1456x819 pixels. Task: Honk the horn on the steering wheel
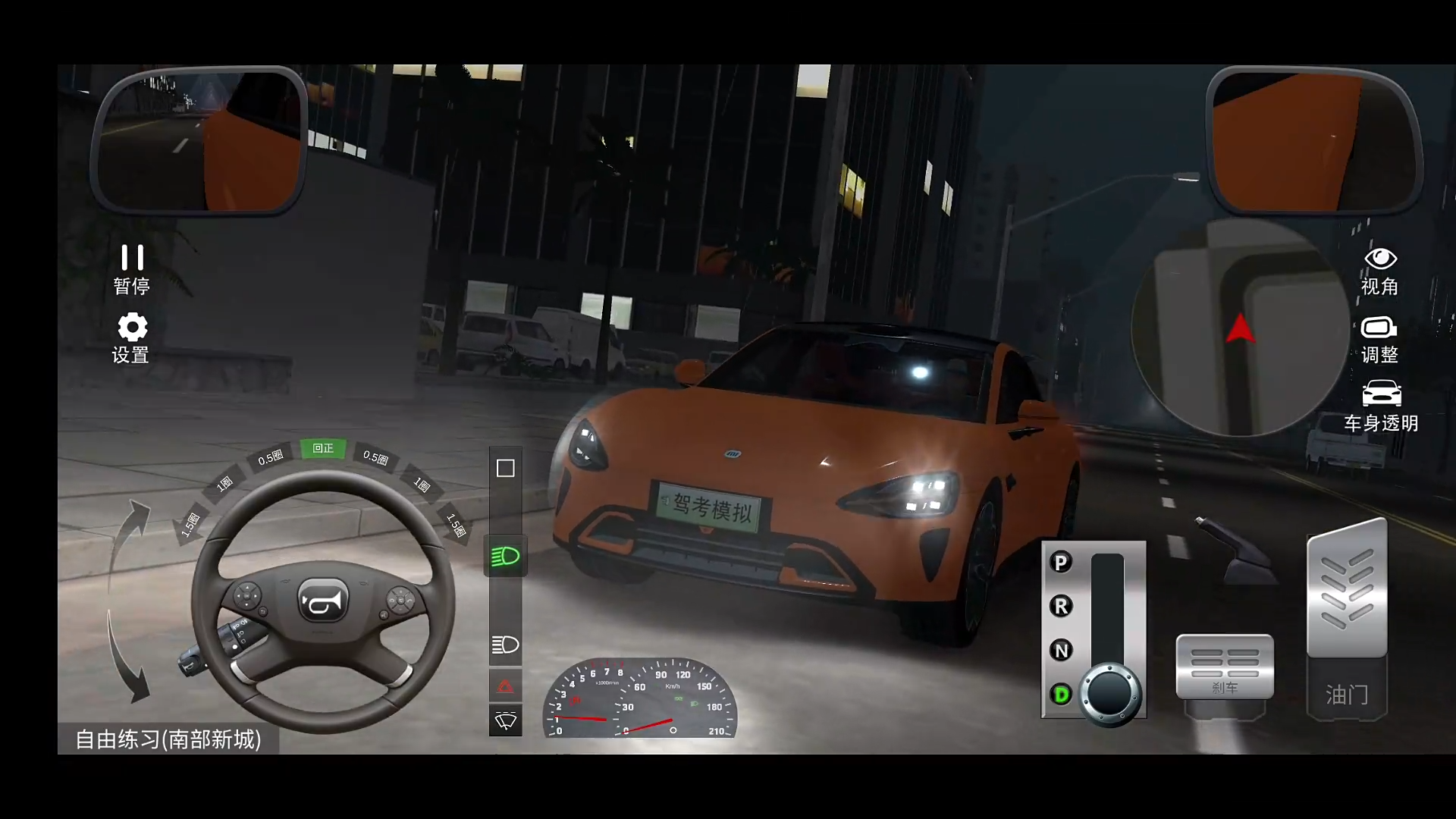[323, 601]
